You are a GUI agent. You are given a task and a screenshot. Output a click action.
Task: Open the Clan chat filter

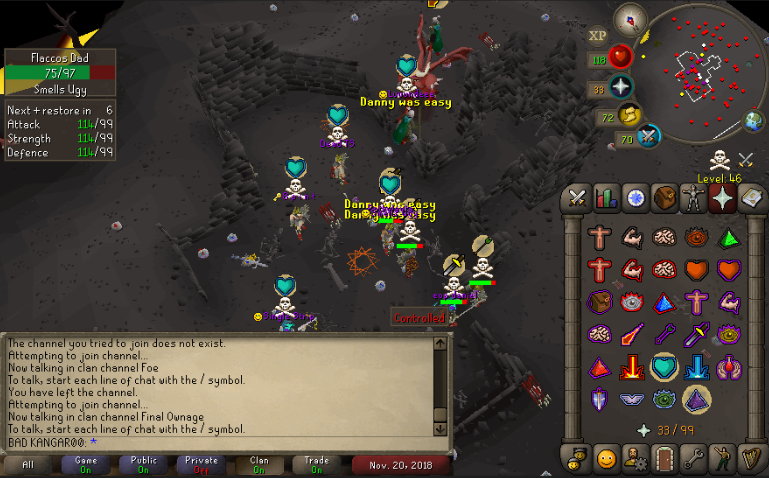coord(259,465)
